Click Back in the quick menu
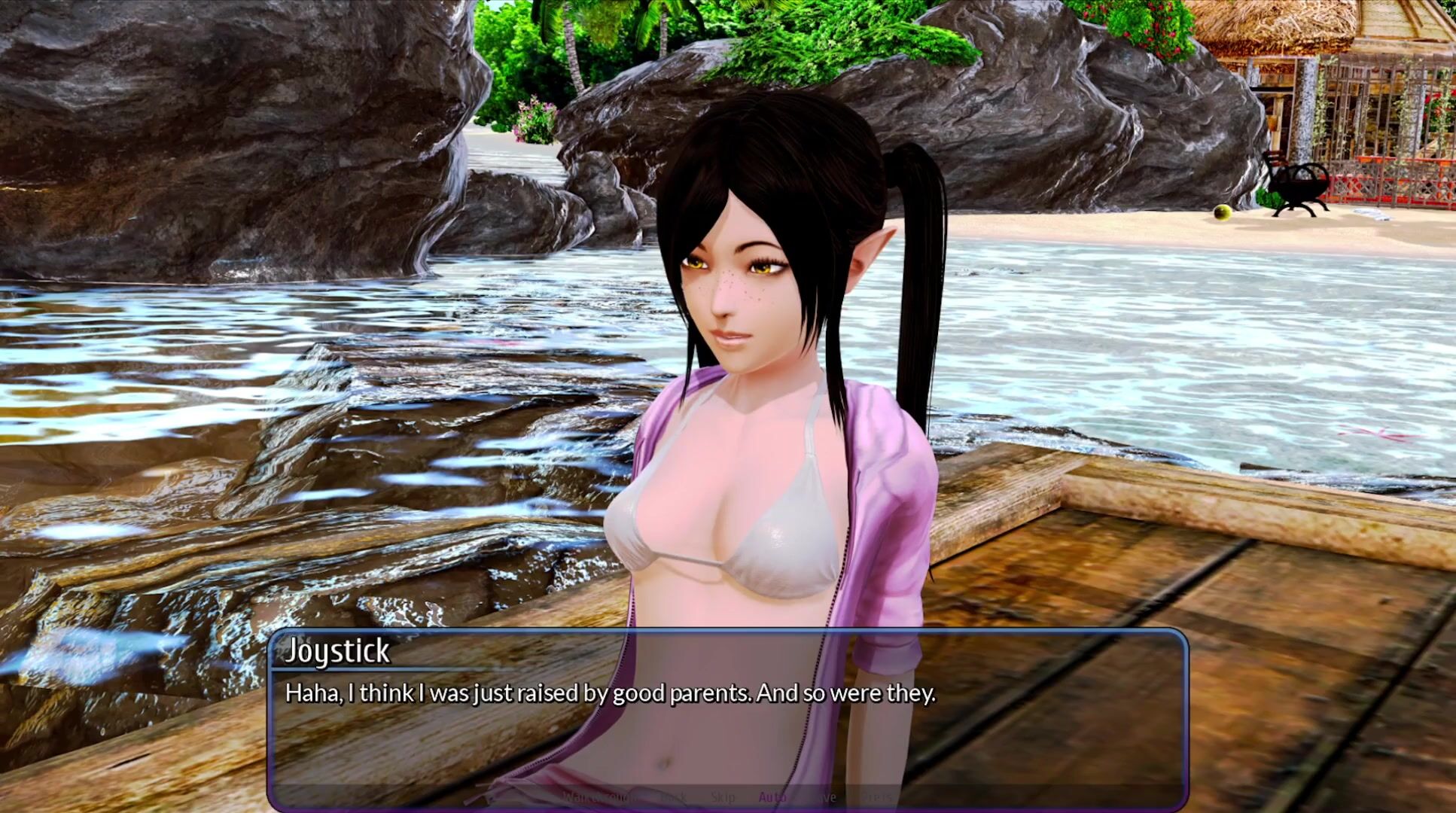Image resolution: width=1456 pixels, height=813 pixels. (x=672, y=796)
